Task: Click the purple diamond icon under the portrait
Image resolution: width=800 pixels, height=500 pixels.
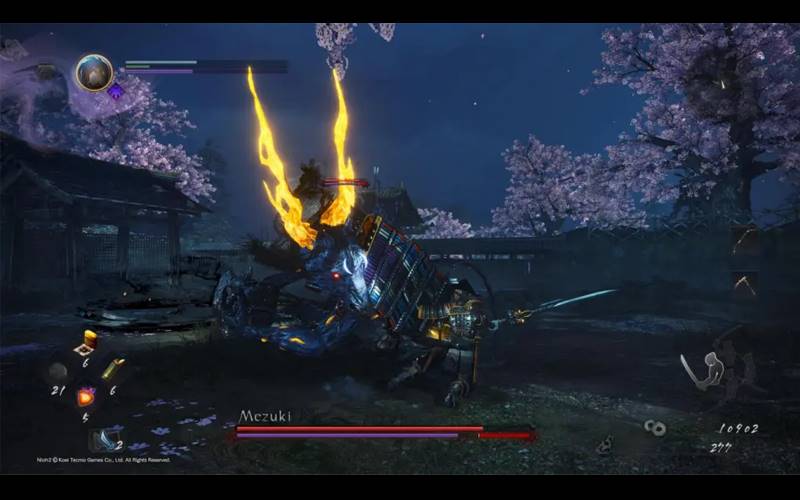Action: coord(116,92)
